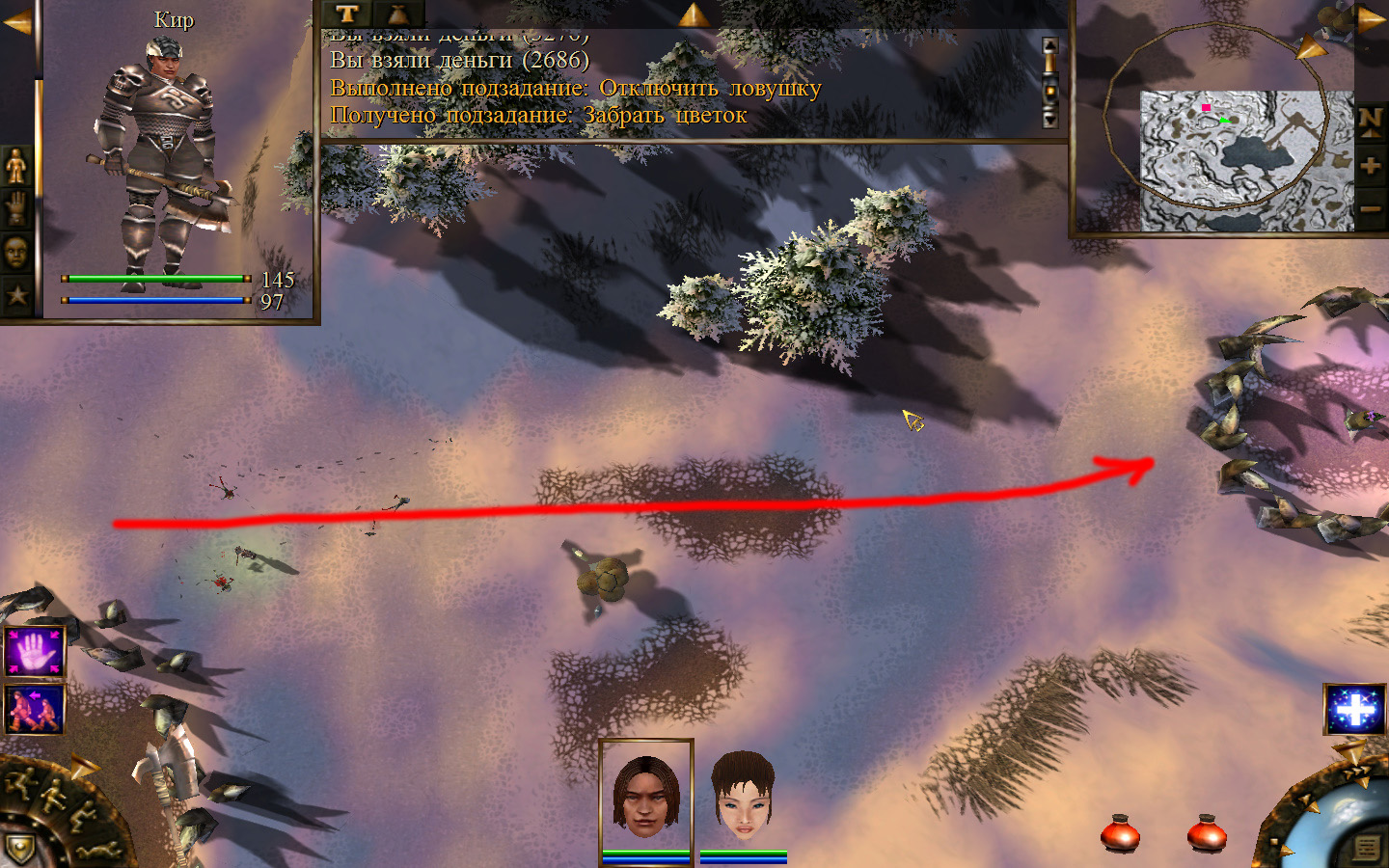Image resolution: width=1389 pixels, height=868 pixels.
Task: Click the N compass button by minimap
Action: coord(1370,121)
